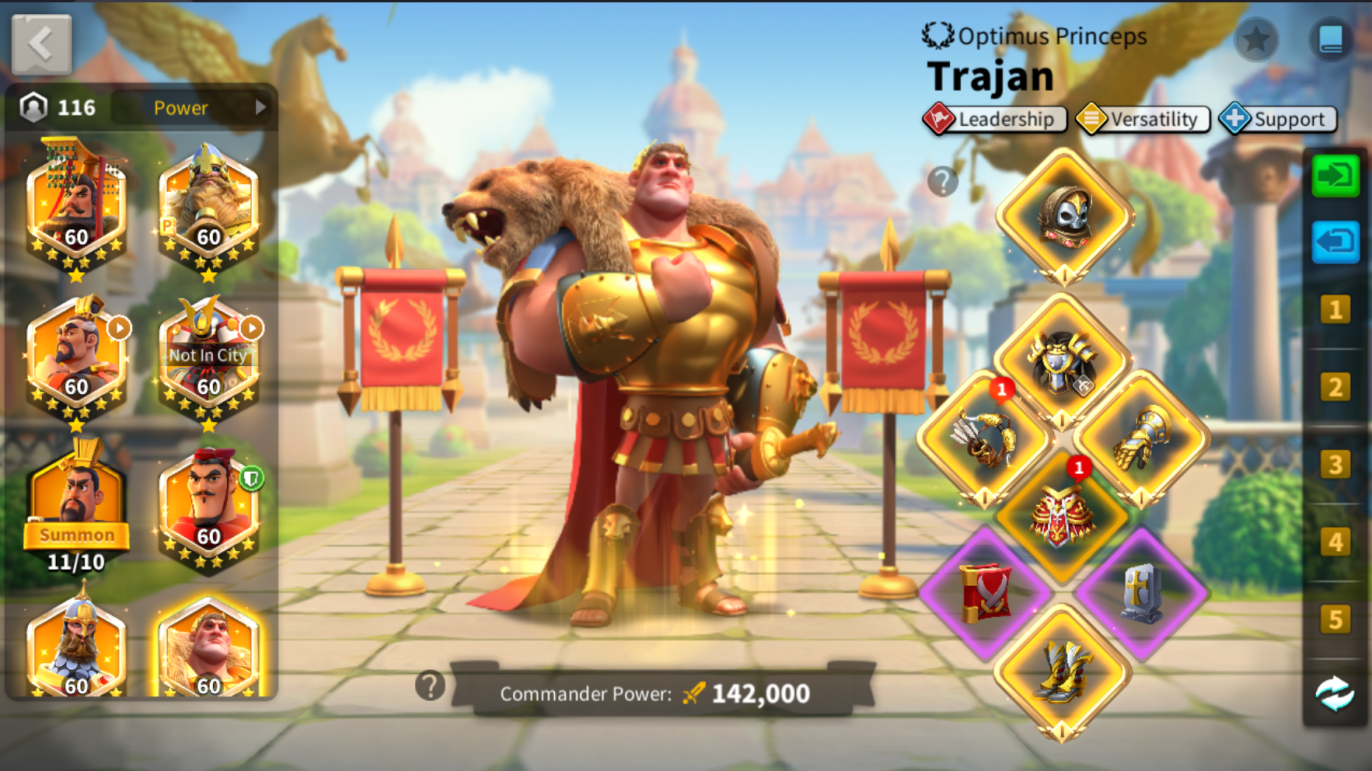Viewport: 1372px width, 771px height.
Task: Open the chest armor equipment slot
Action: coord(1062,362)
